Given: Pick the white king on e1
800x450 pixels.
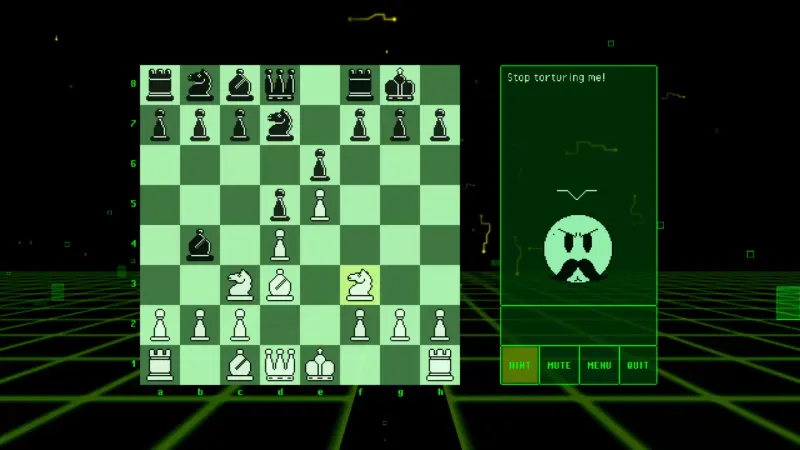Looking at the screenshot, I should pos(320,365).
